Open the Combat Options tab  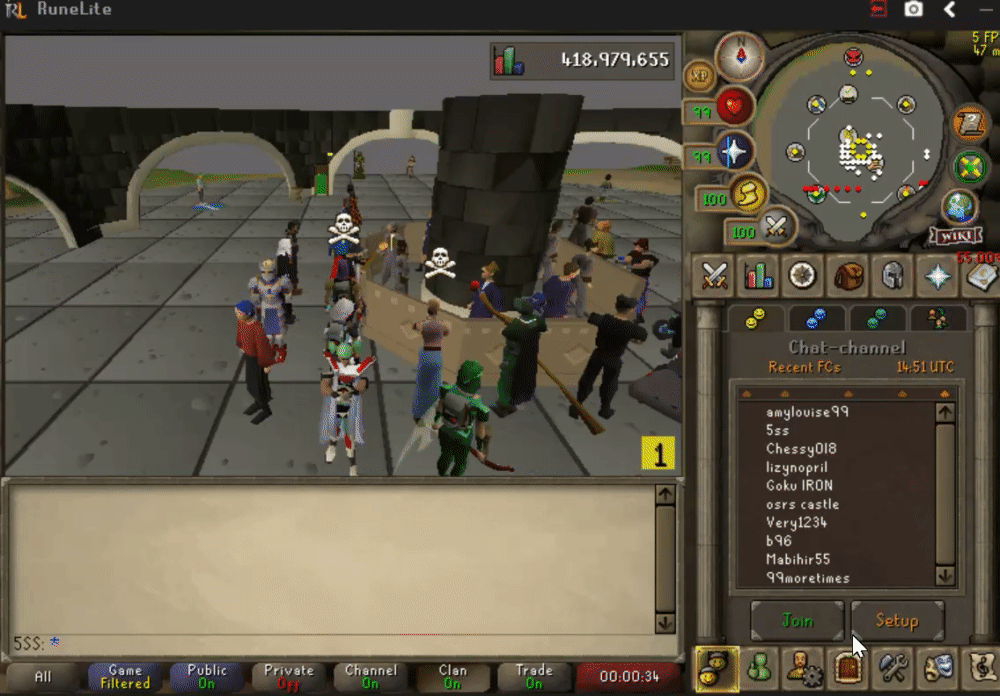[715, 275]
